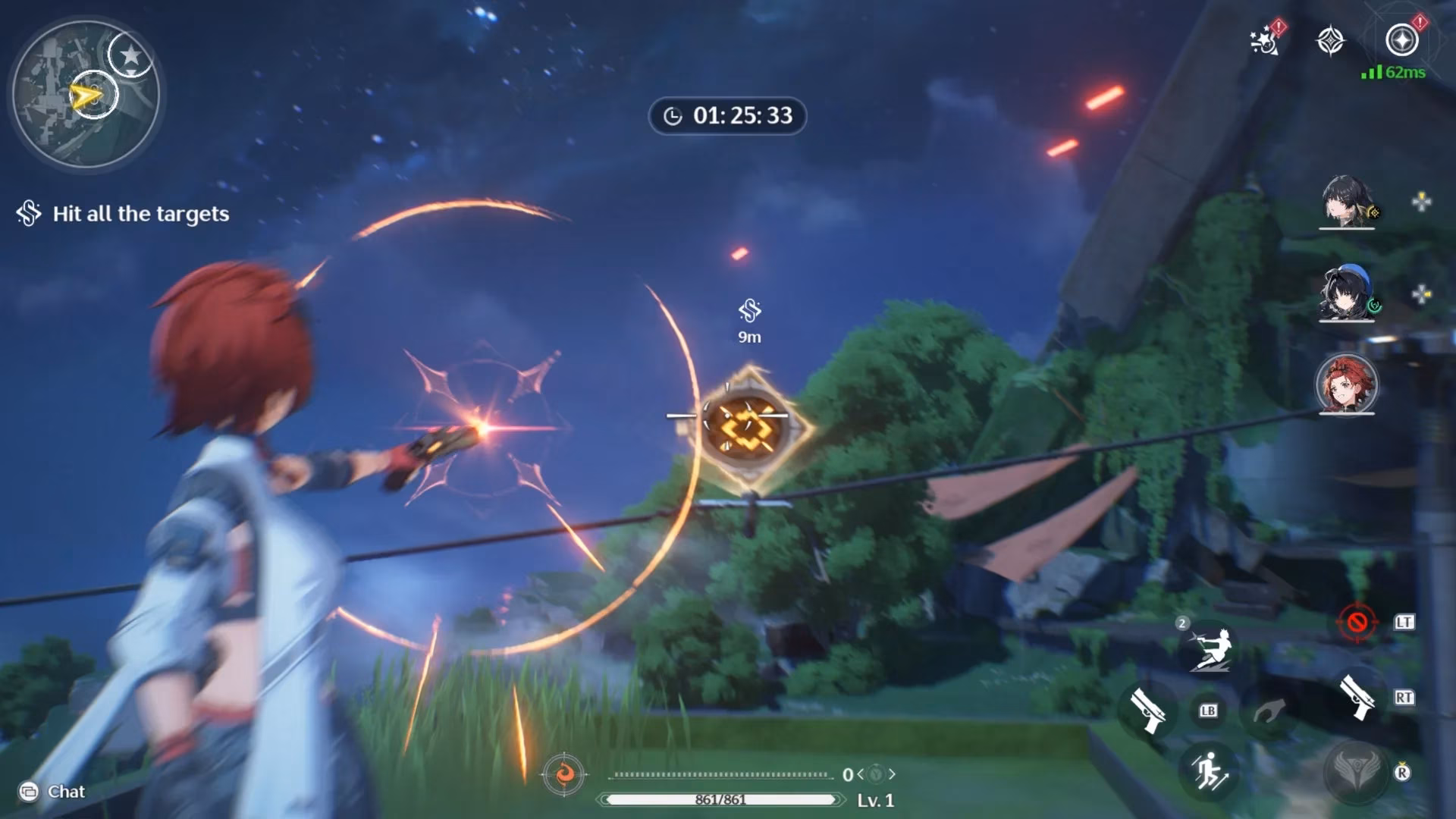Screen dimensions: 1456x819
Task: Open the circled star icon above the ping
Action: click(1401, 39)
